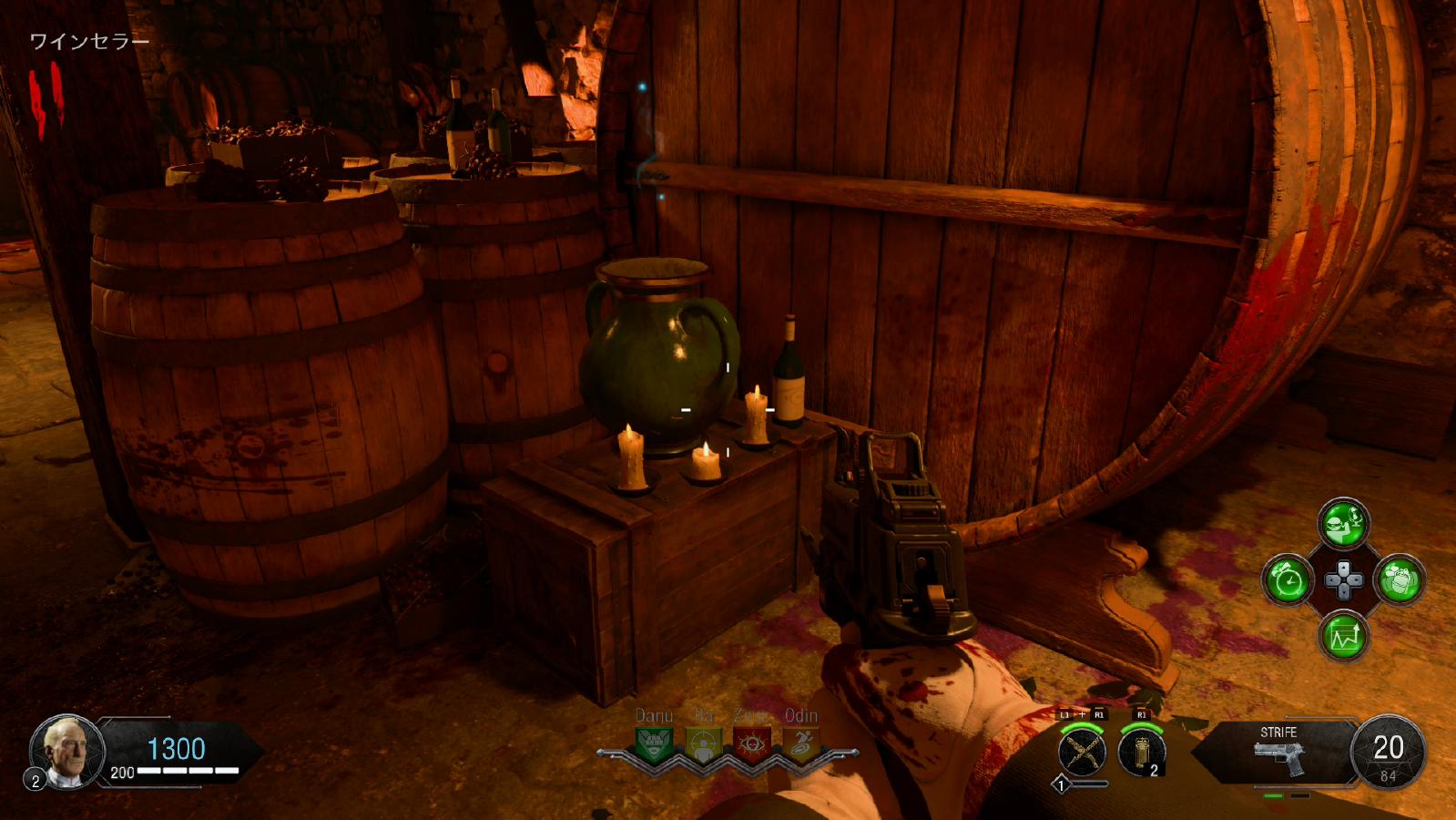Click the crossed weapons special icon
This screenshot has width=1456, height=820.
[x=1083, y=753]
